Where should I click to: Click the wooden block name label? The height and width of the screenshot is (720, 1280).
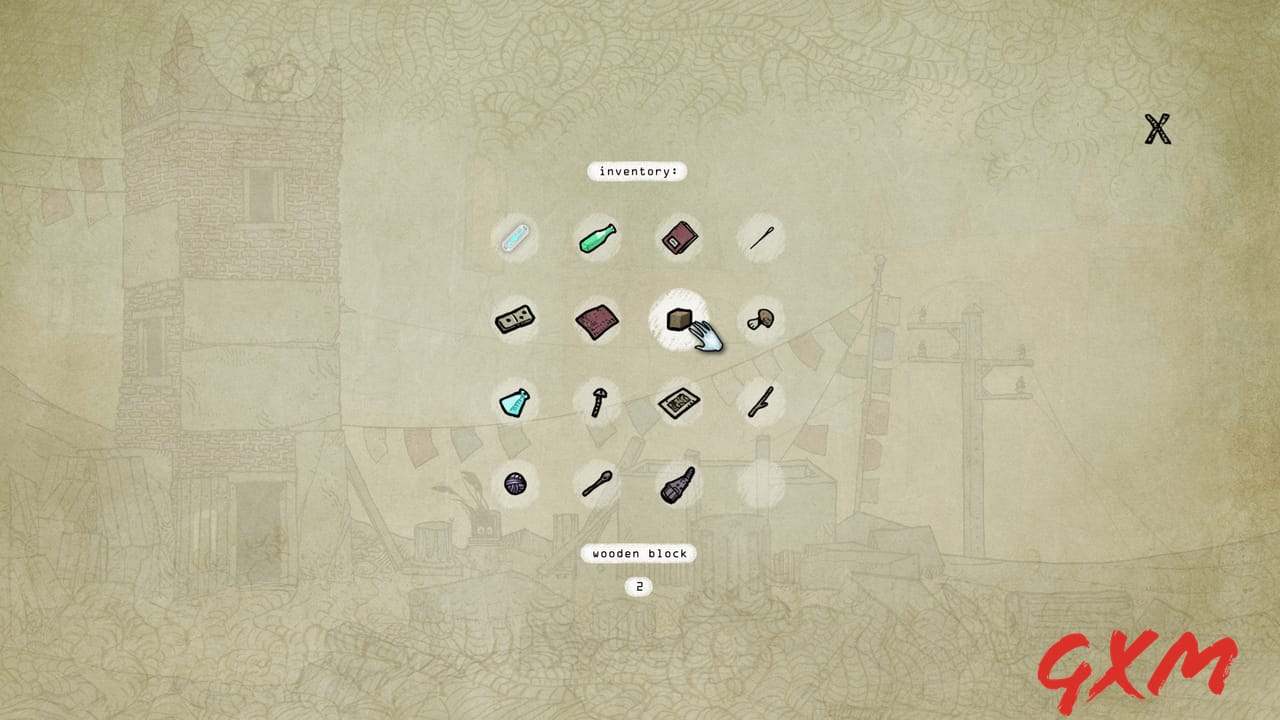pos(638,553)
